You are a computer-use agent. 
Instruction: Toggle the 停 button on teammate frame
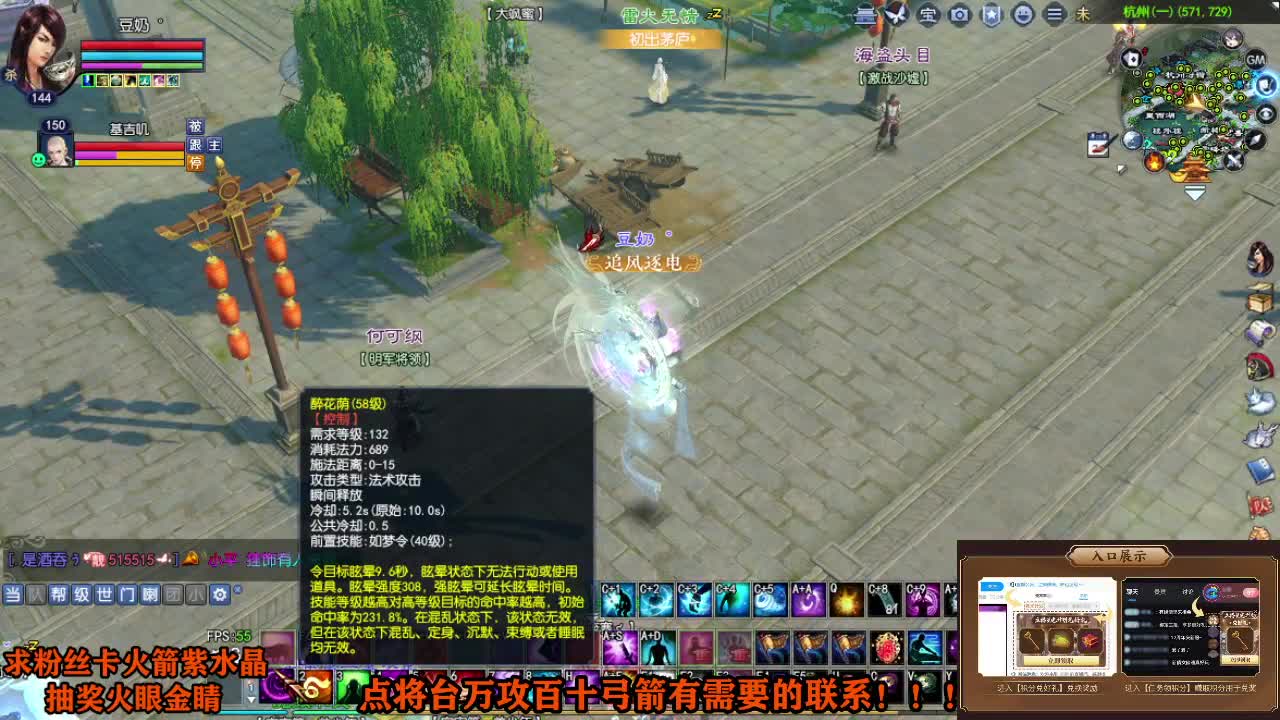(195, 161)
